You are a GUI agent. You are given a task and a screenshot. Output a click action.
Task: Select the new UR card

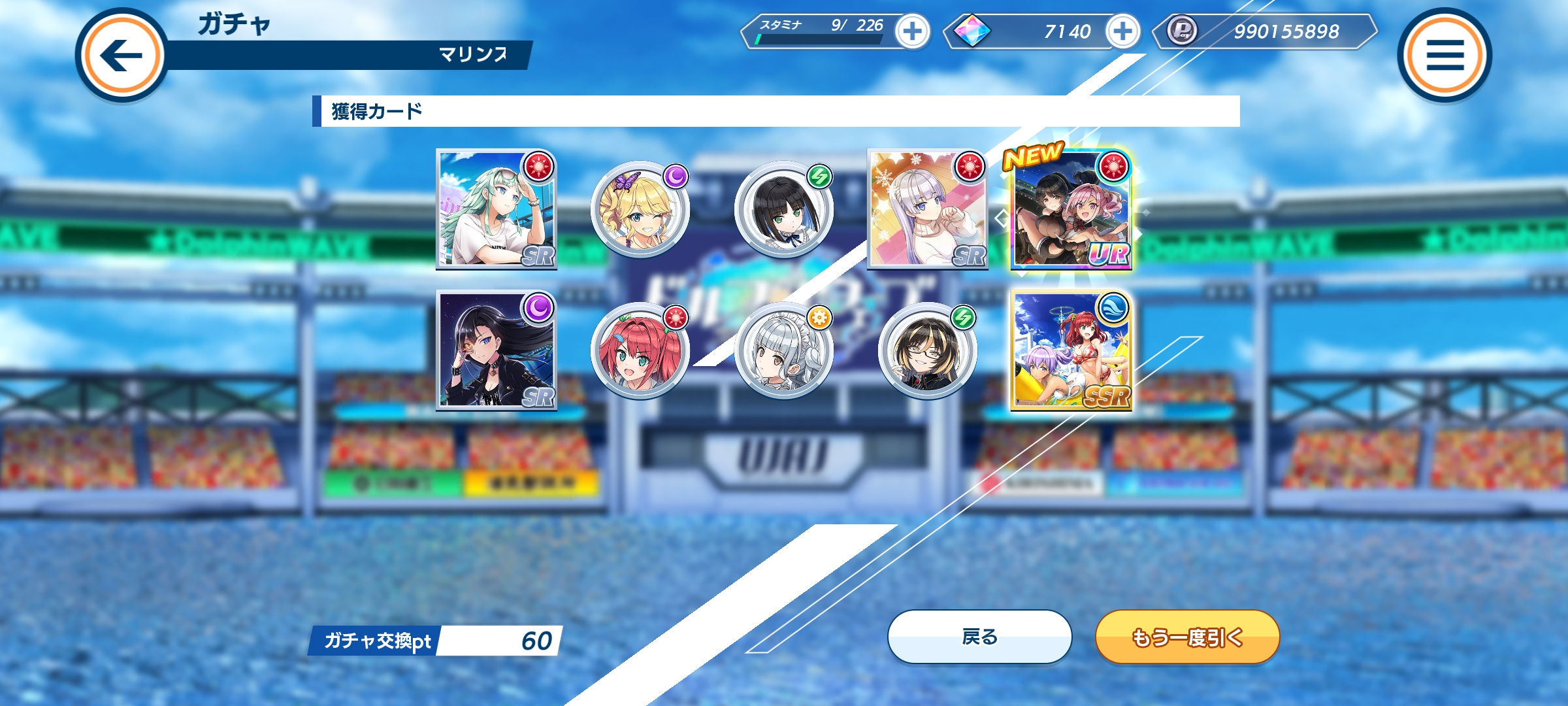tap(1071, 209)
